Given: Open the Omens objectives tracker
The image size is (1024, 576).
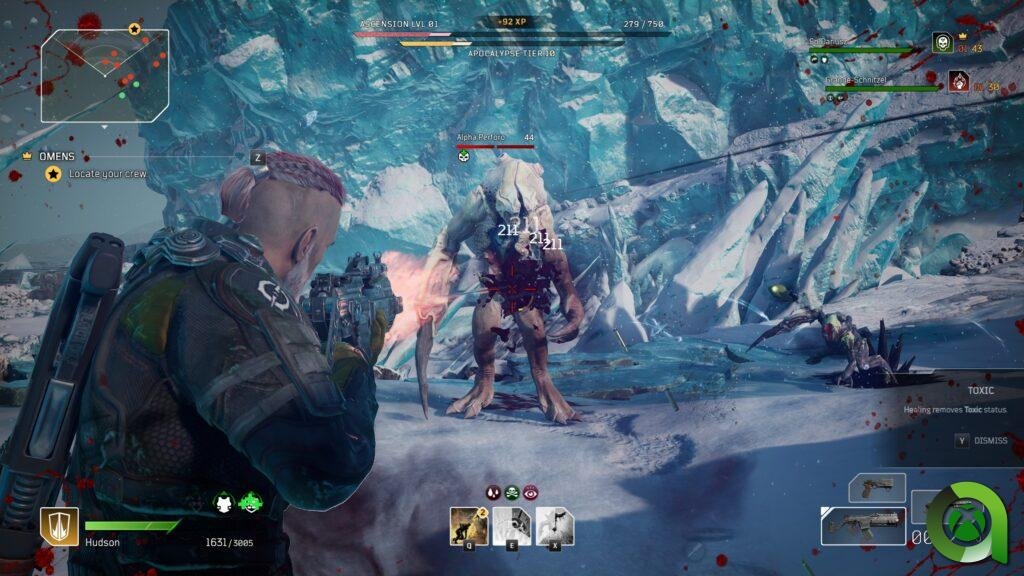Looking at the screenshot, I should (57, 157).
